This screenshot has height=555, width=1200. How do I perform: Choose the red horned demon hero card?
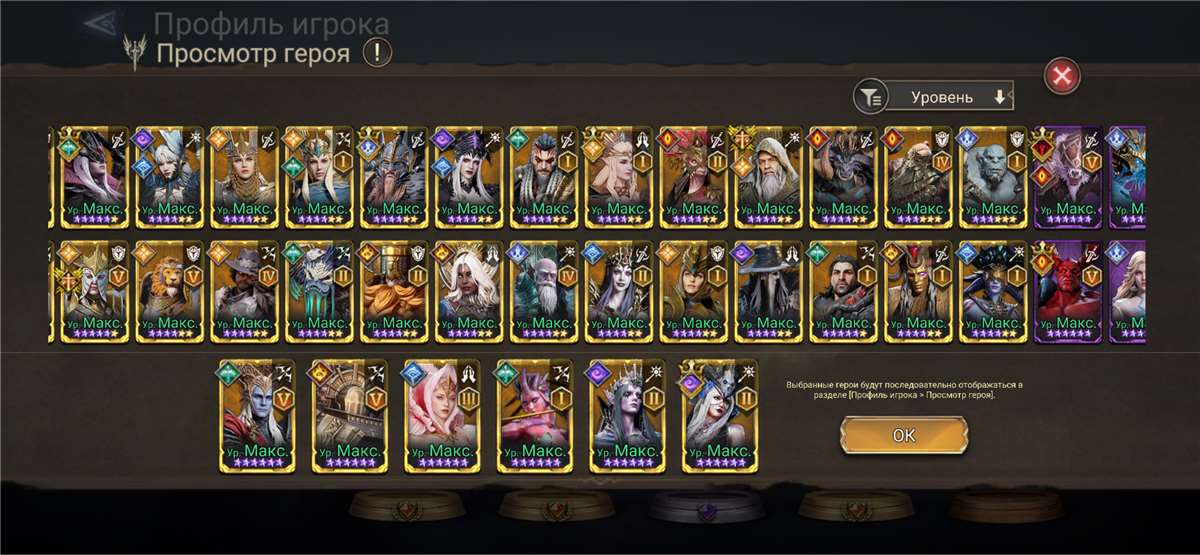1066,290
